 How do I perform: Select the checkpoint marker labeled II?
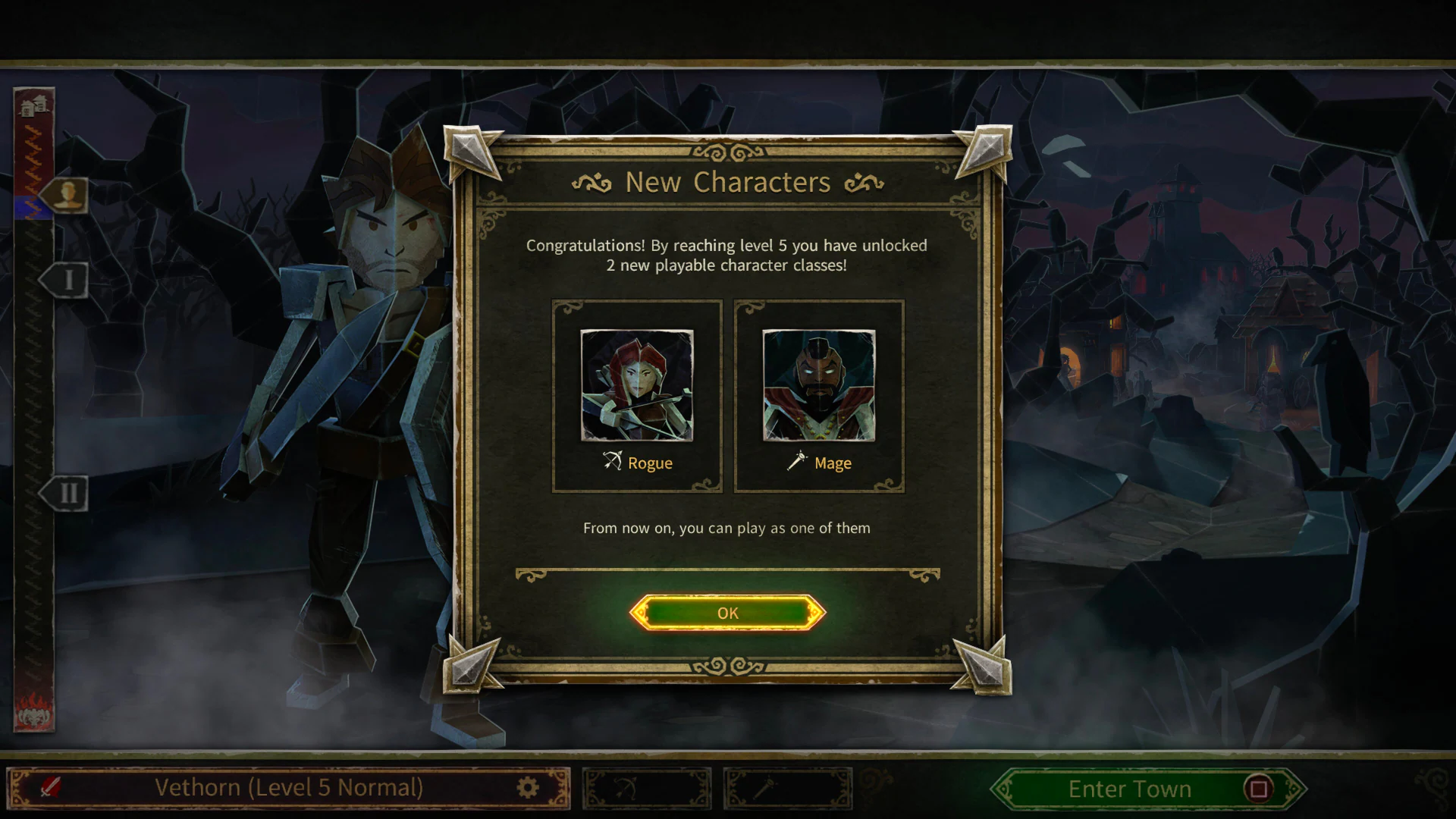pos(67,493)
